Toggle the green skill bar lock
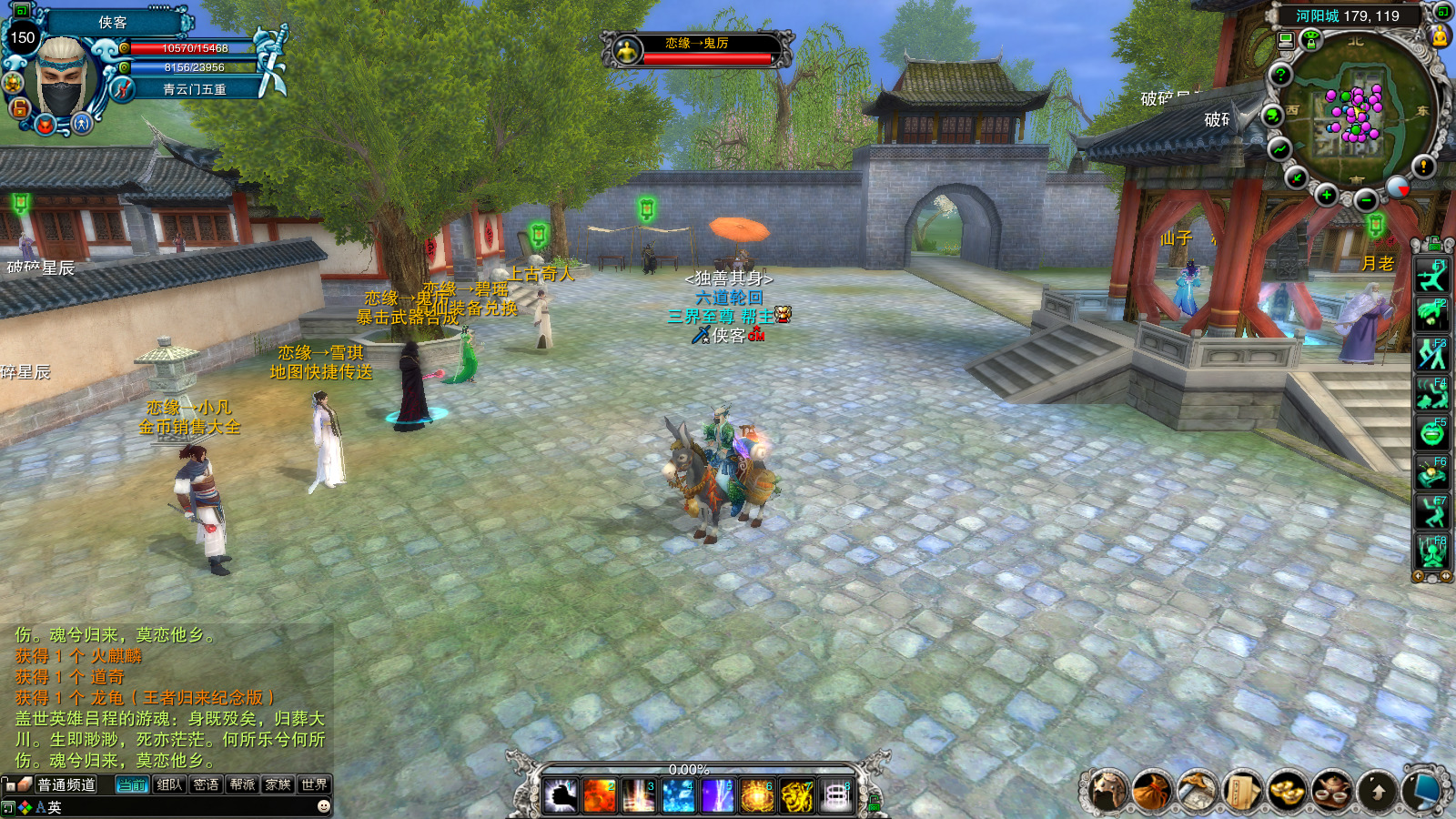Viewport: 1456px width, 819px height. pyautogui.click(x=875, y=802)
